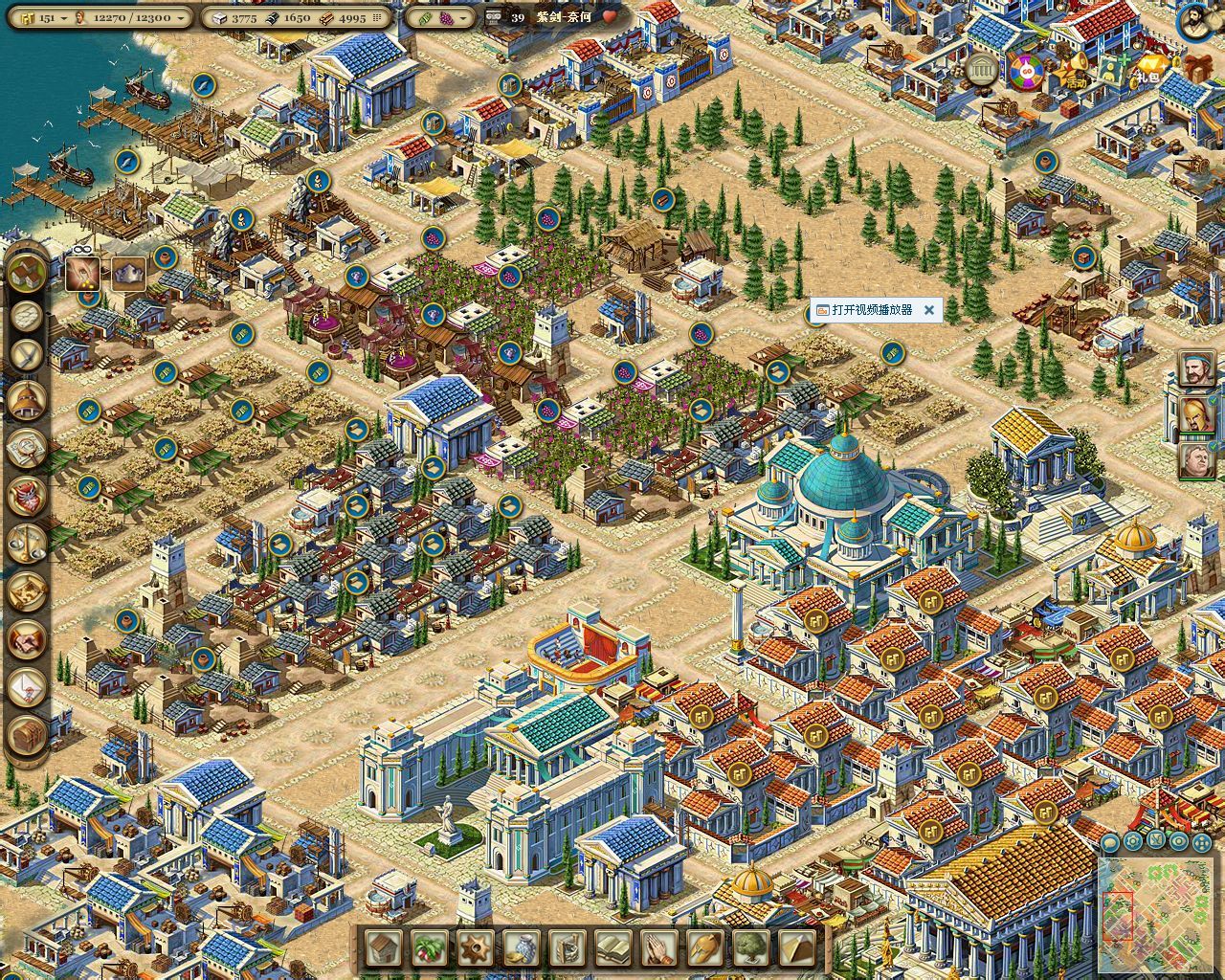
Task: Open the golden helmet sidebar menu
Action: (28, 400)
